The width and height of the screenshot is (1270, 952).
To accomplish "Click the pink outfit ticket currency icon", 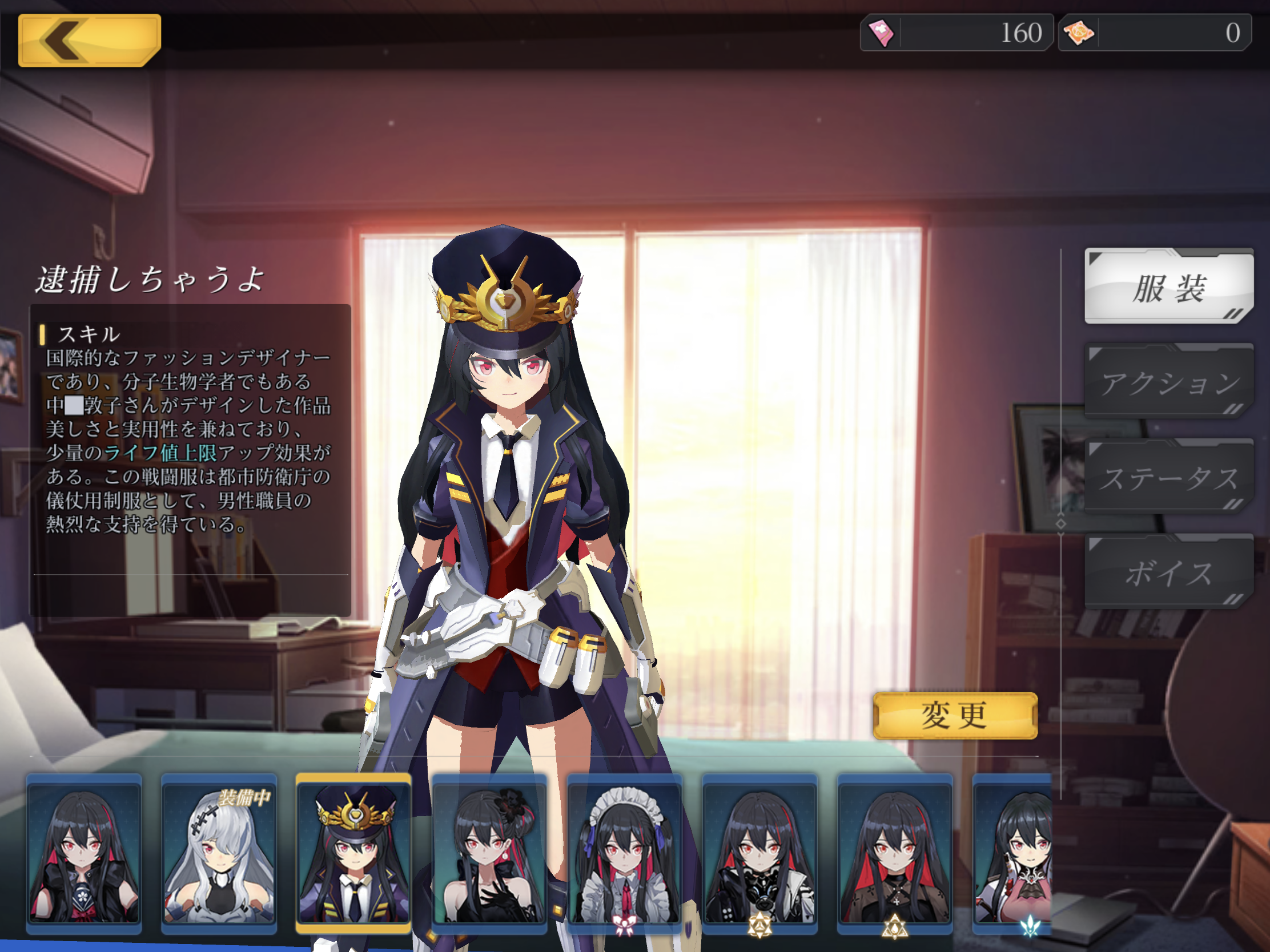I will [x=881, y=33].
